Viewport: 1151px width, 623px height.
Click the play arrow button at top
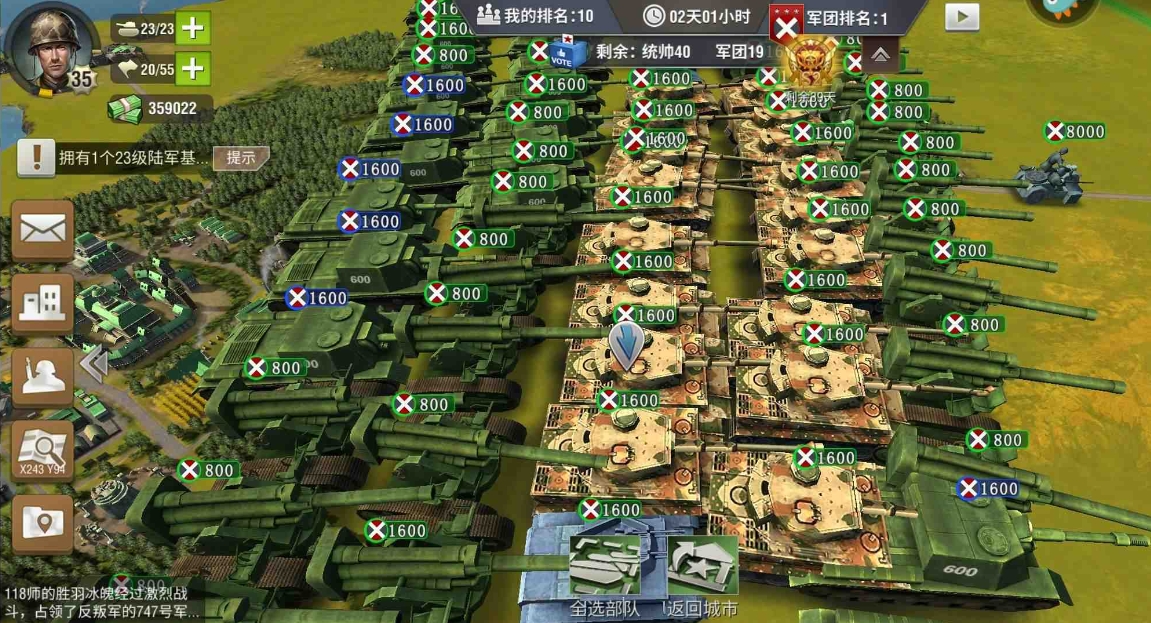[962, 17]
